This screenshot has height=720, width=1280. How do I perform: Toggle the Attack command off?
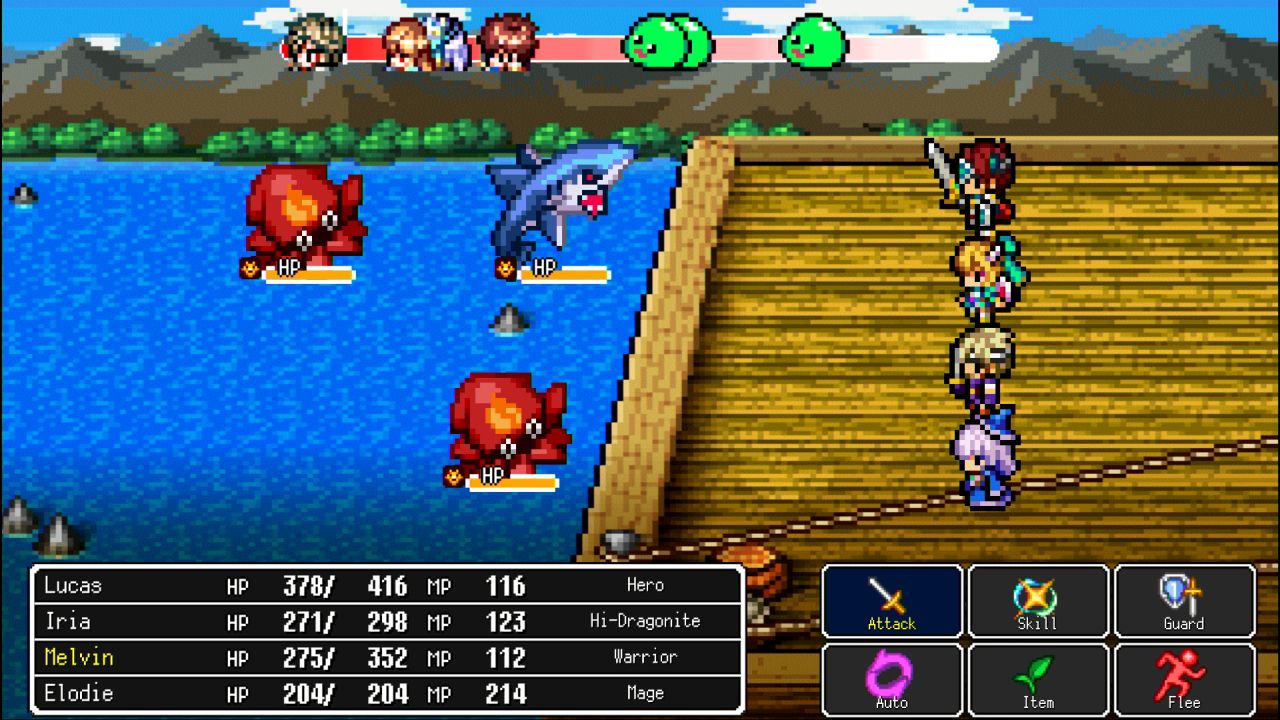tap(891, 600)
